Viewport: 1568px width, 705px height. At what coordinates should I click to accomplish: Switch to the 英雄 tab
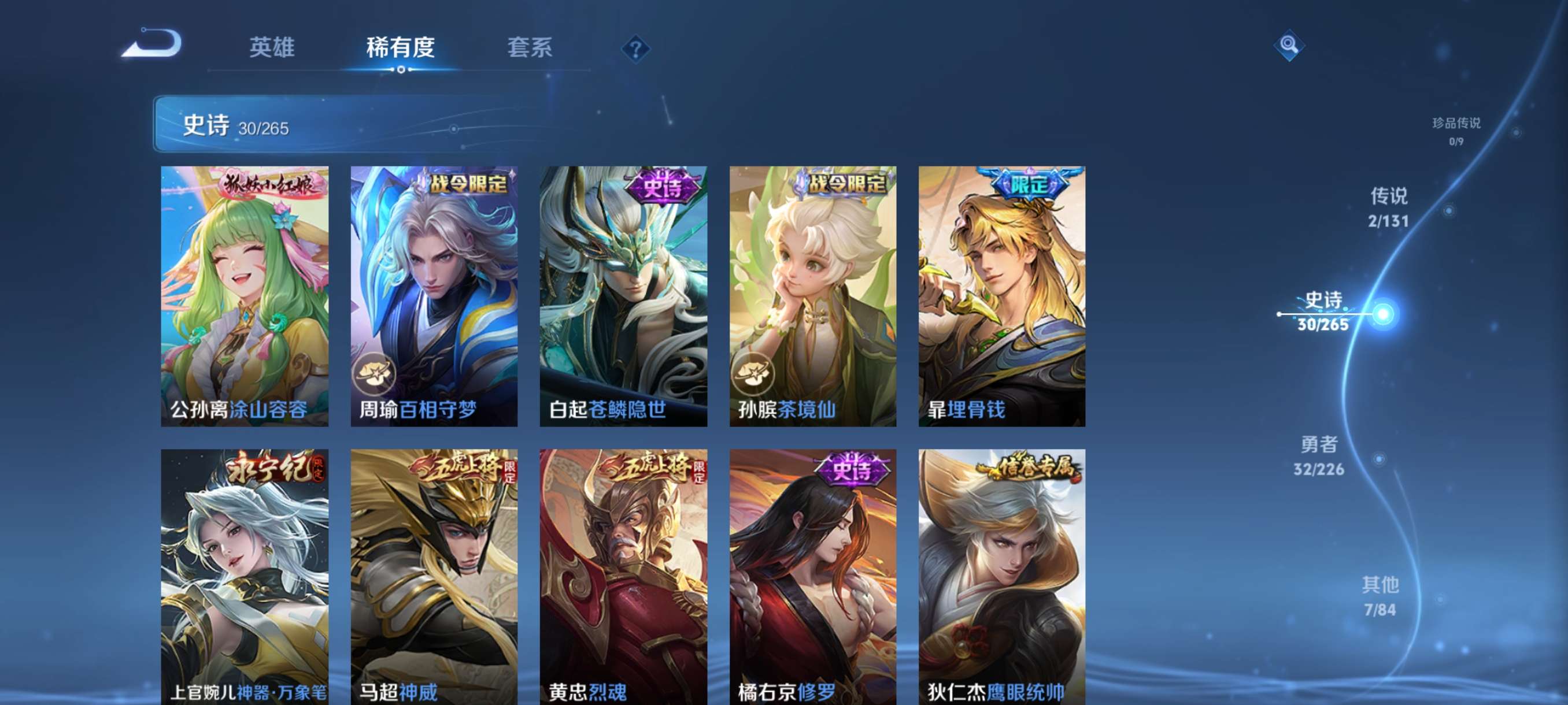click(x=272, y=49)
